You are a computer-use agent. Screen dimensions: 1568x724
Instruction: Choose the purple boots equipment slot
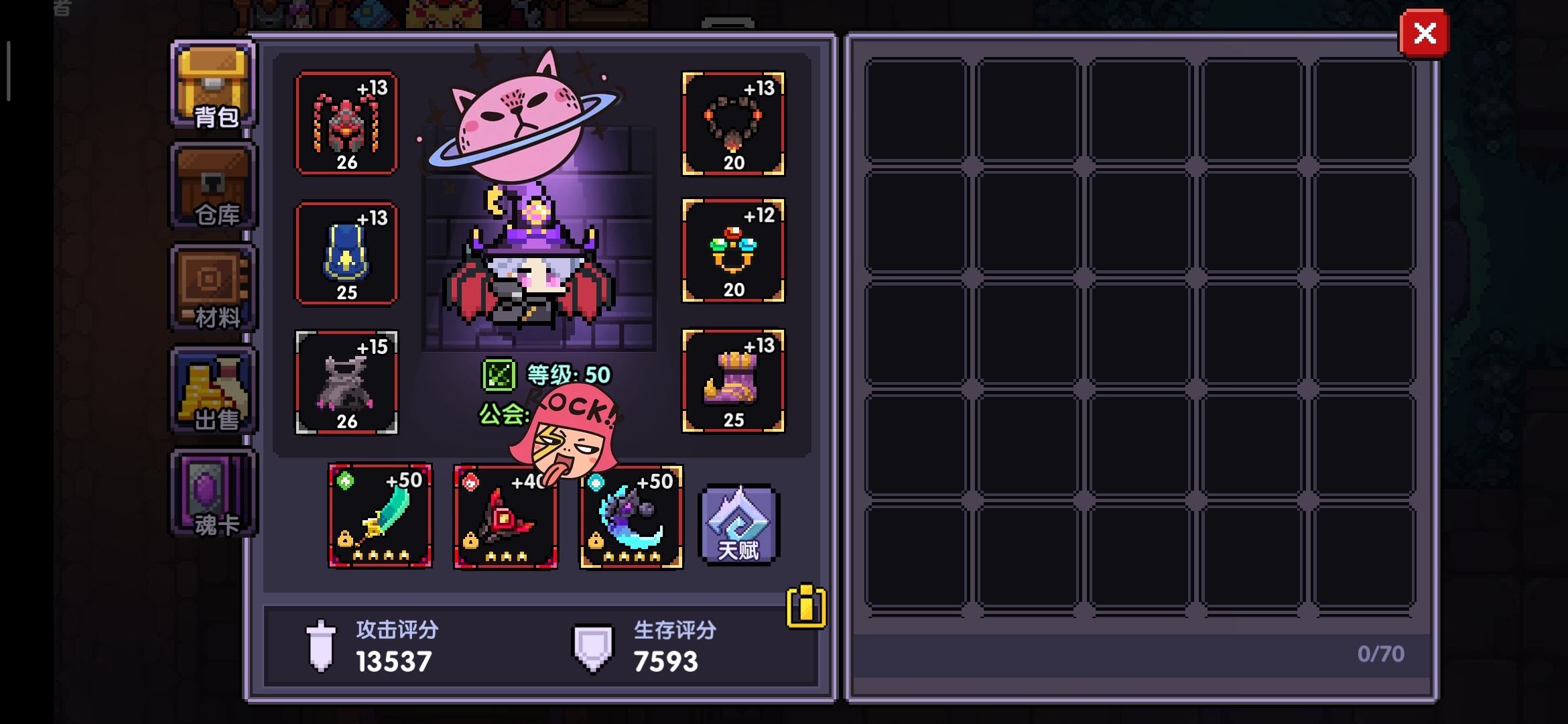[x=733, y=381]
